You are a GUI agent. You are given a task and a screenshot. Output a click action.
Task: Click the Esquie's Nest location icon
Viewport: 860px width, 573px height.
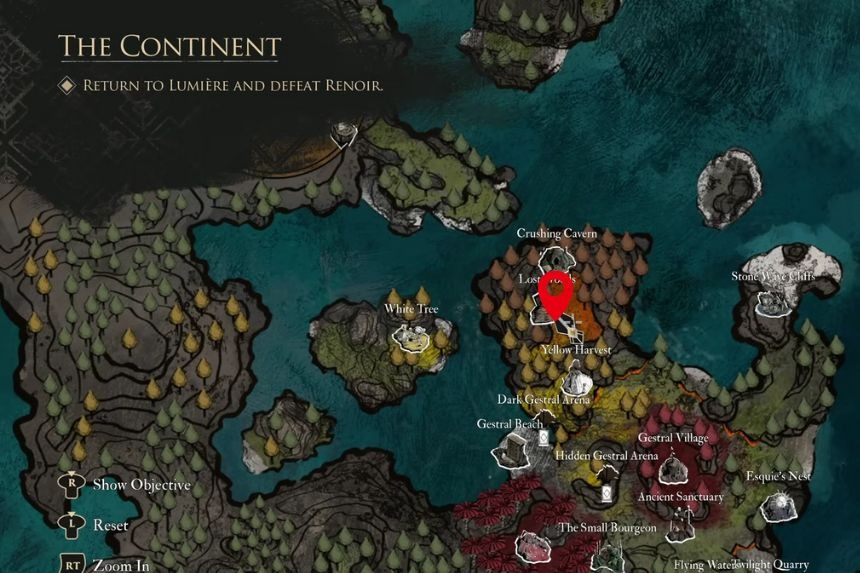[779, 503]
